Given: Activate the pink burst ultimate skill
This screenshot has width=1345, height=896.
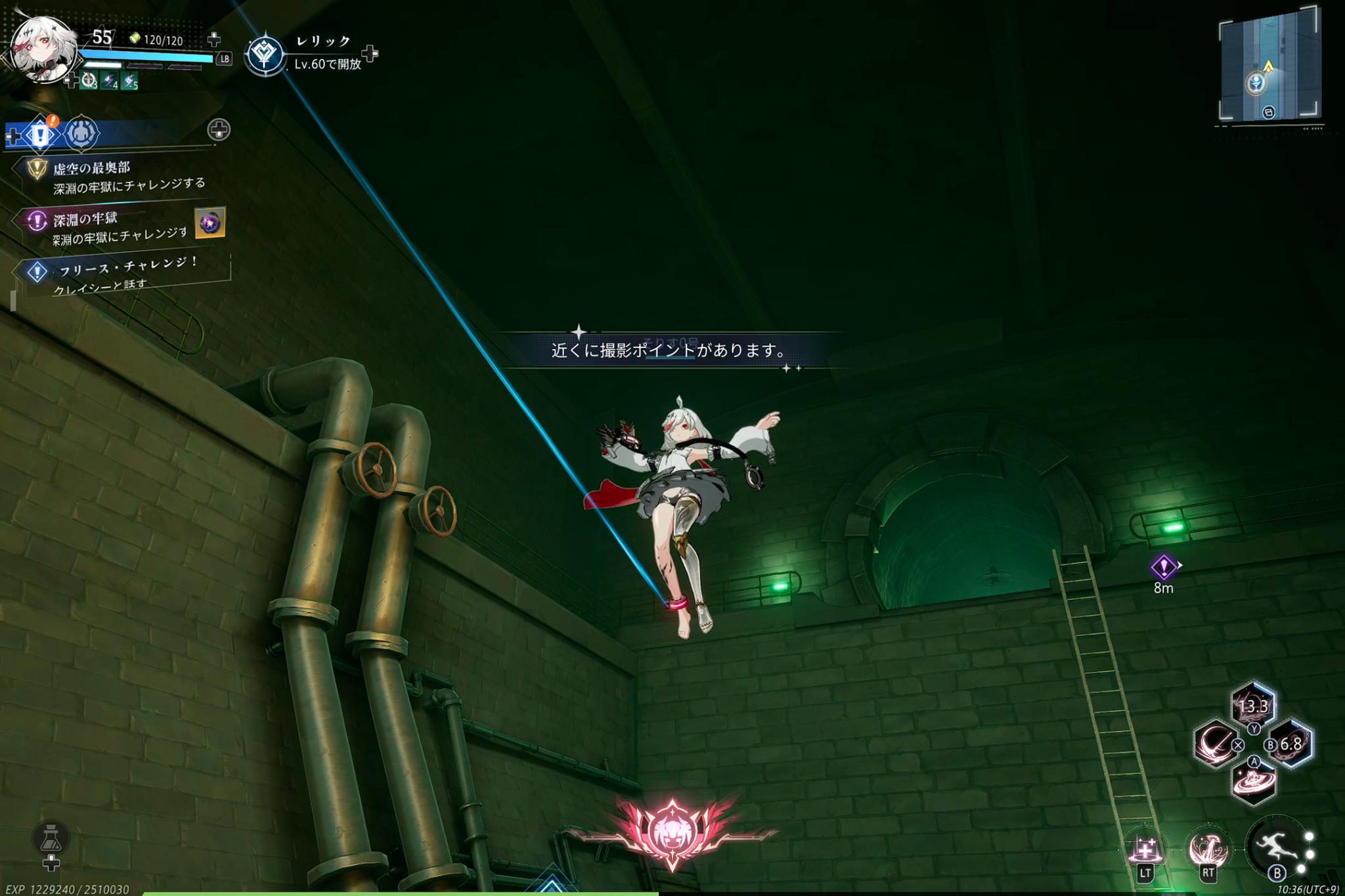Looking at the screenshot, I should tap(1207, 849).
